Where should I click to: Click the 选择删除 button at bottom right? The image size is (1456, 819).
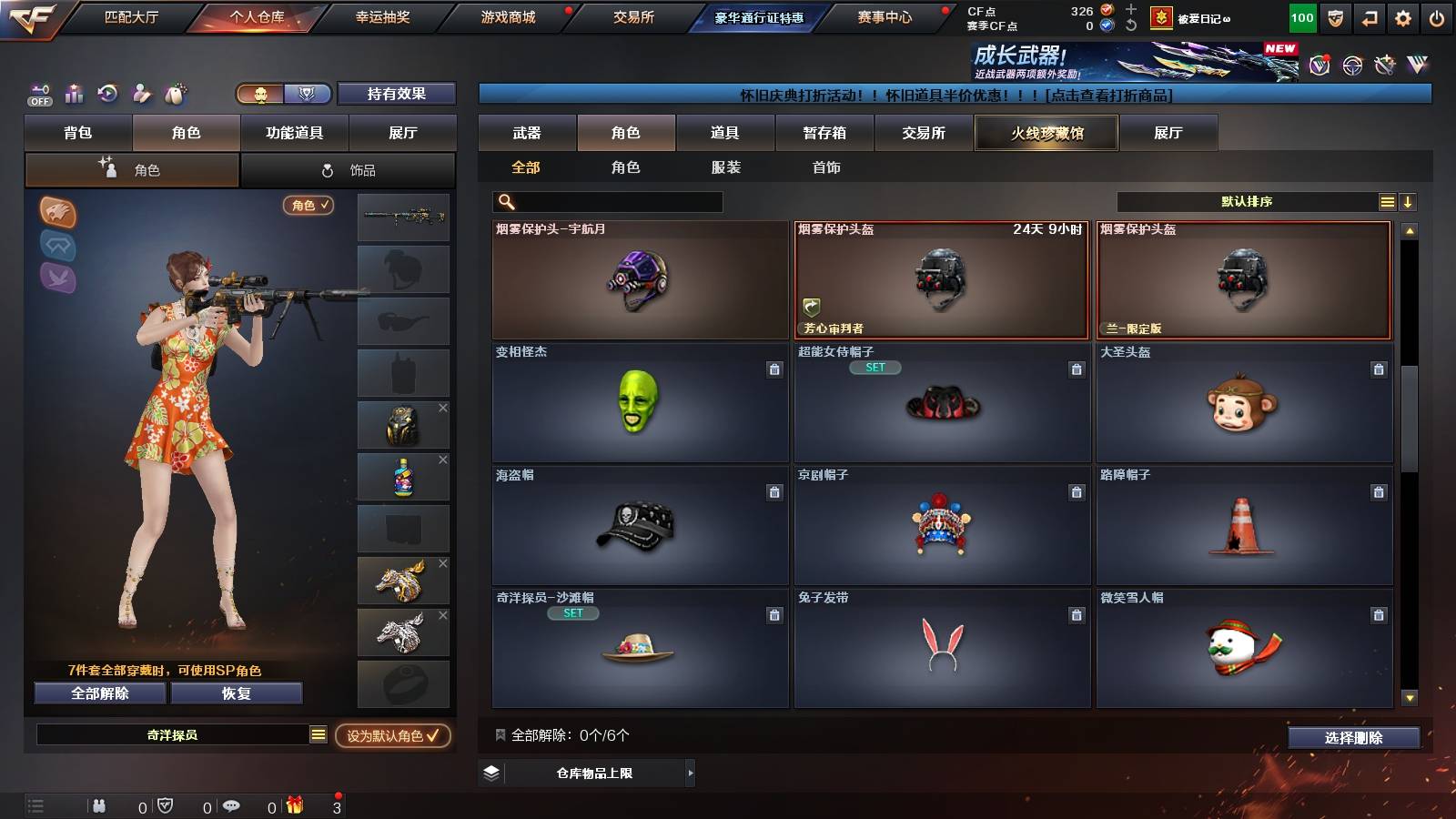pos(1353,738)
